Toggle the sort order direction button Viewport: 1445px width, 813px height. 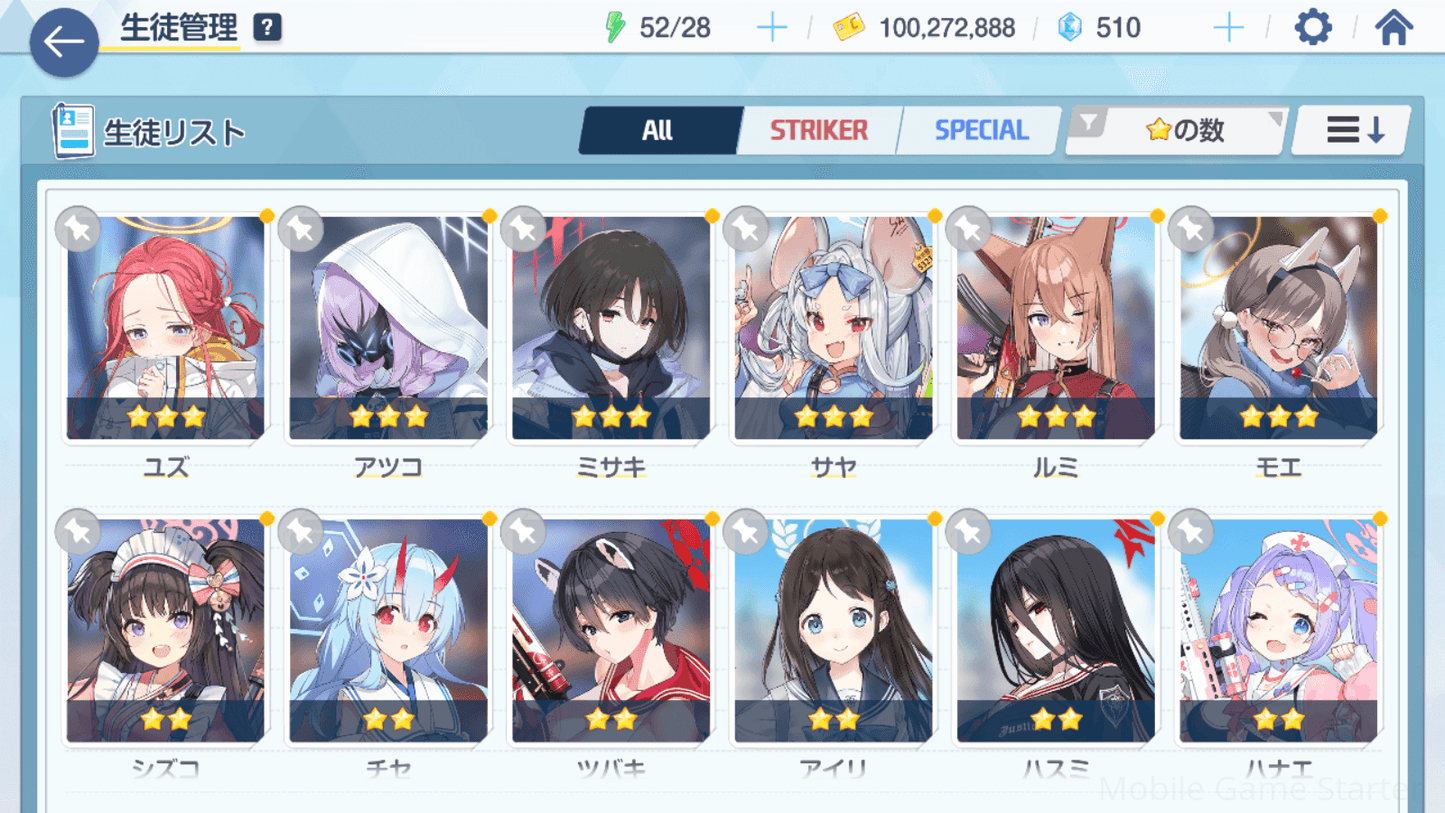[x=1354, y=130]
